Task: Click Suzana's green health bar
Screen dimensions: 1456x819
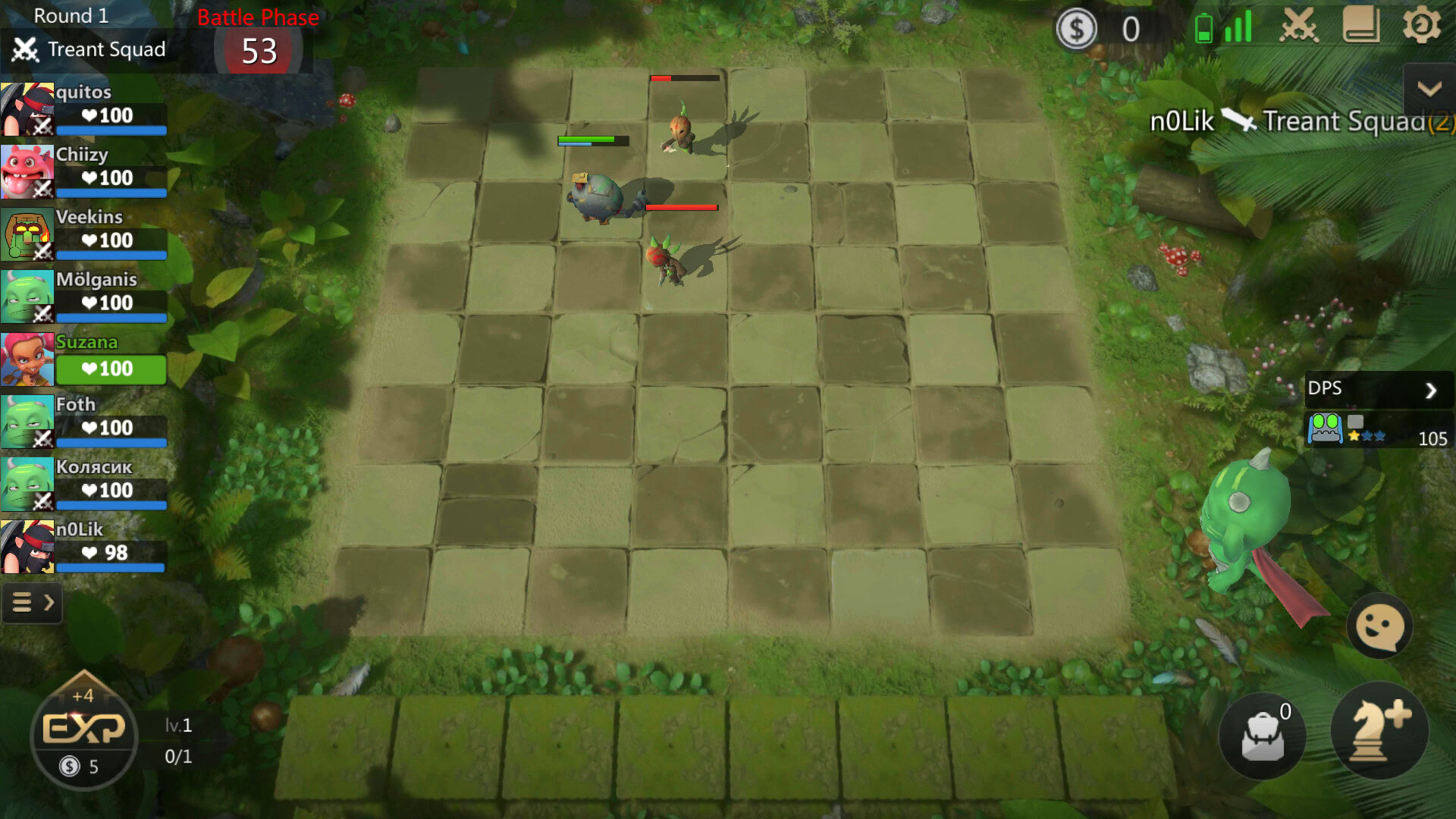Action: point(111,369)
